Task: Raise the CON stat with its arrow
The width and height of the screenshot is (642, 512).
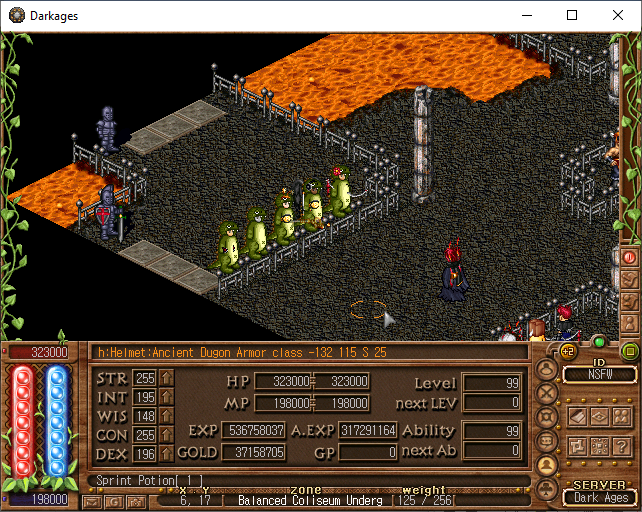Action: click(167, 436)
